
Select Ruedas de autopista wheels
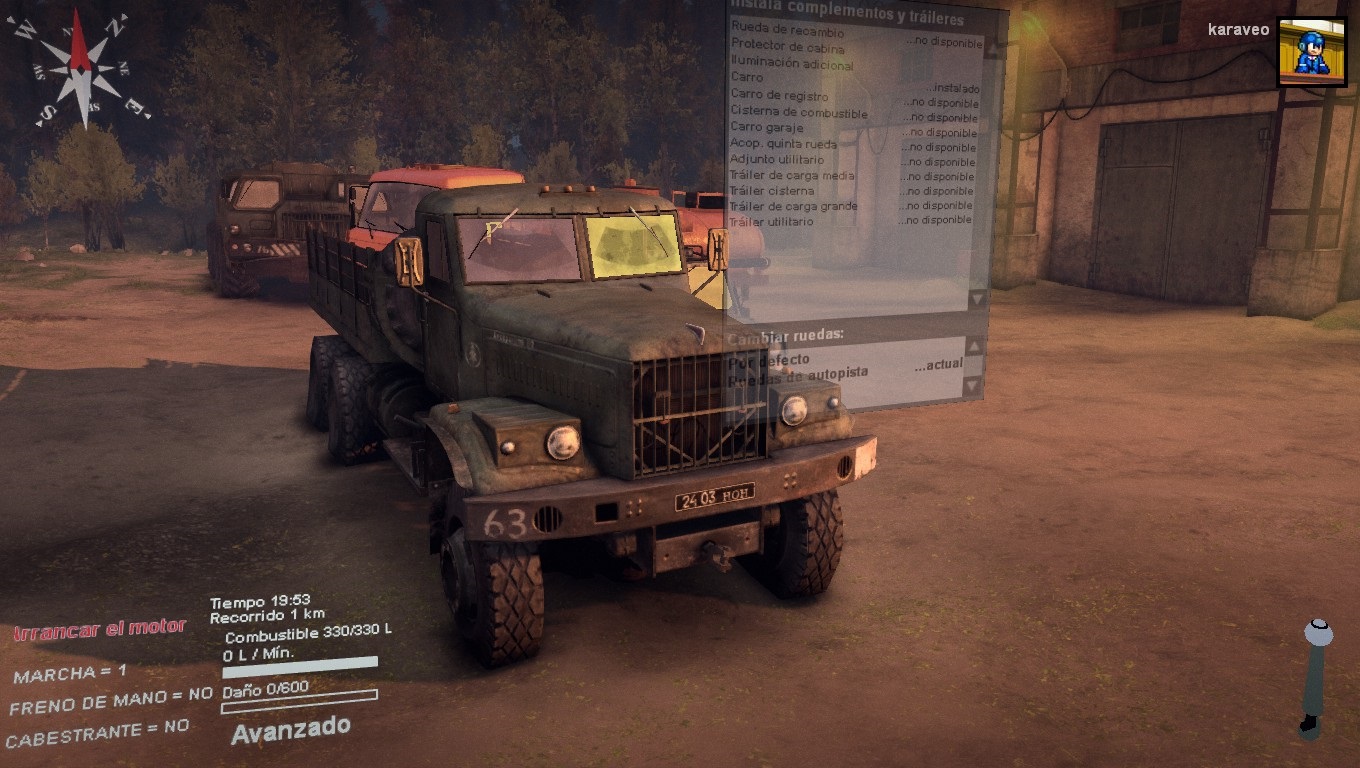coord(798,373)
